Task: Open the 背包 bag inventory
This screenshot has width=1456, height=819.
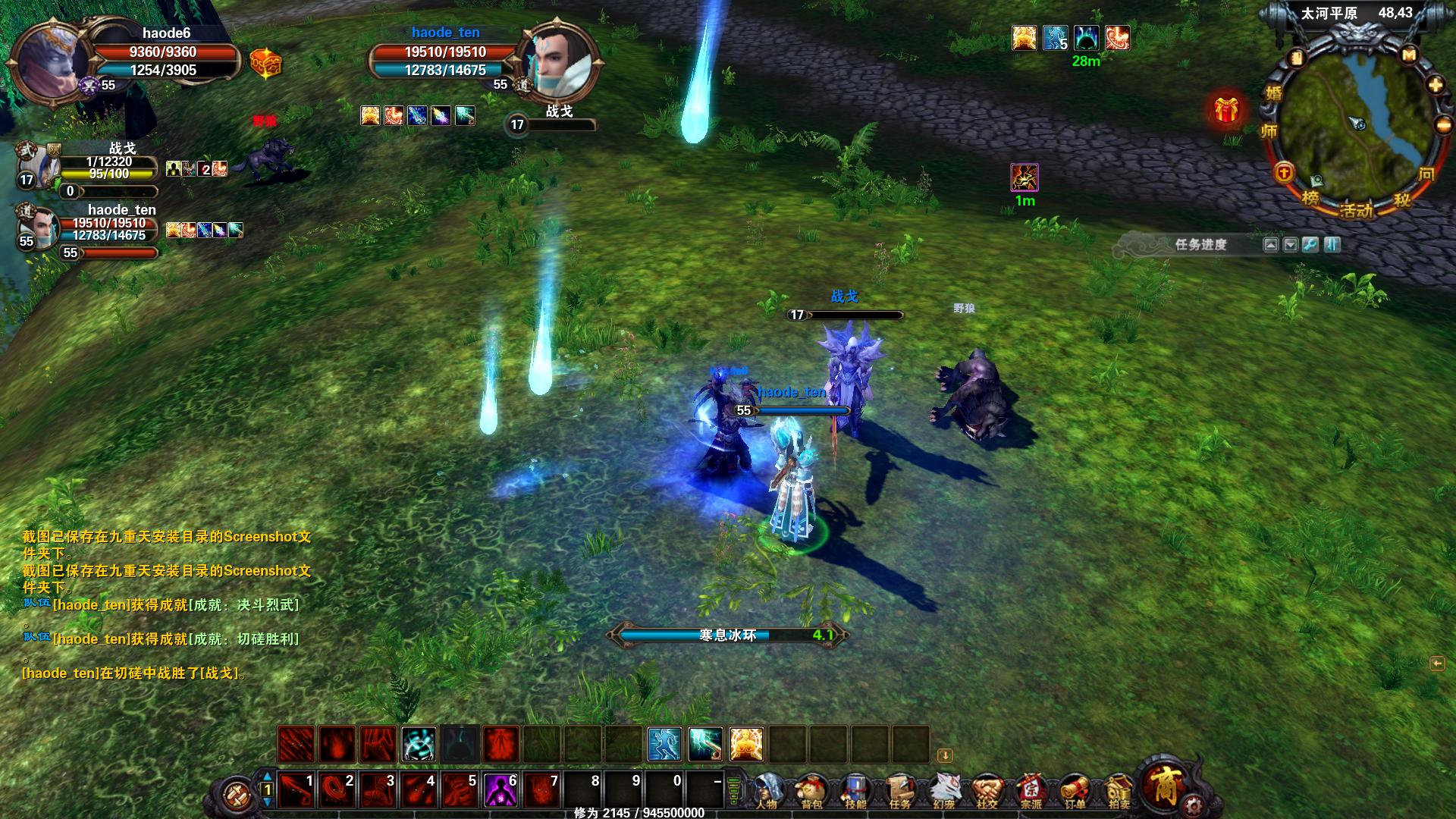Action: pyautogui.click(x=811, y=792)
